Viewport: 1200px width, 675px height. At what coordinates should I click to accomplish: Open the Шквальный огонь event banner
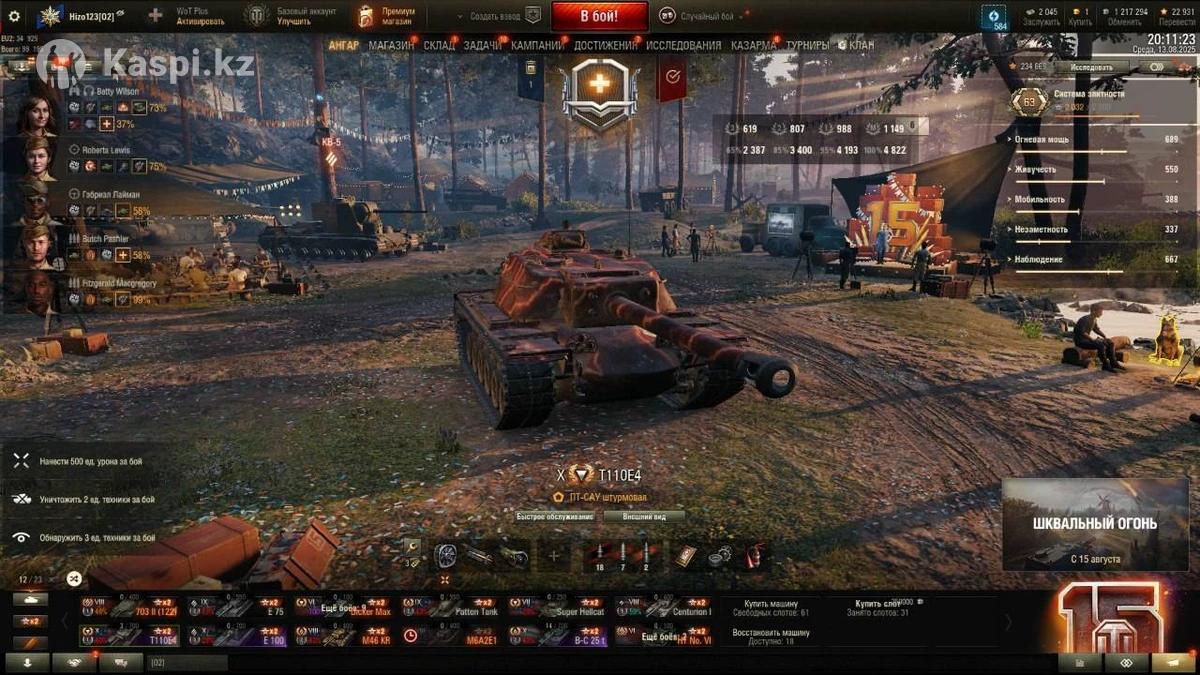[x=1095, y=524]
